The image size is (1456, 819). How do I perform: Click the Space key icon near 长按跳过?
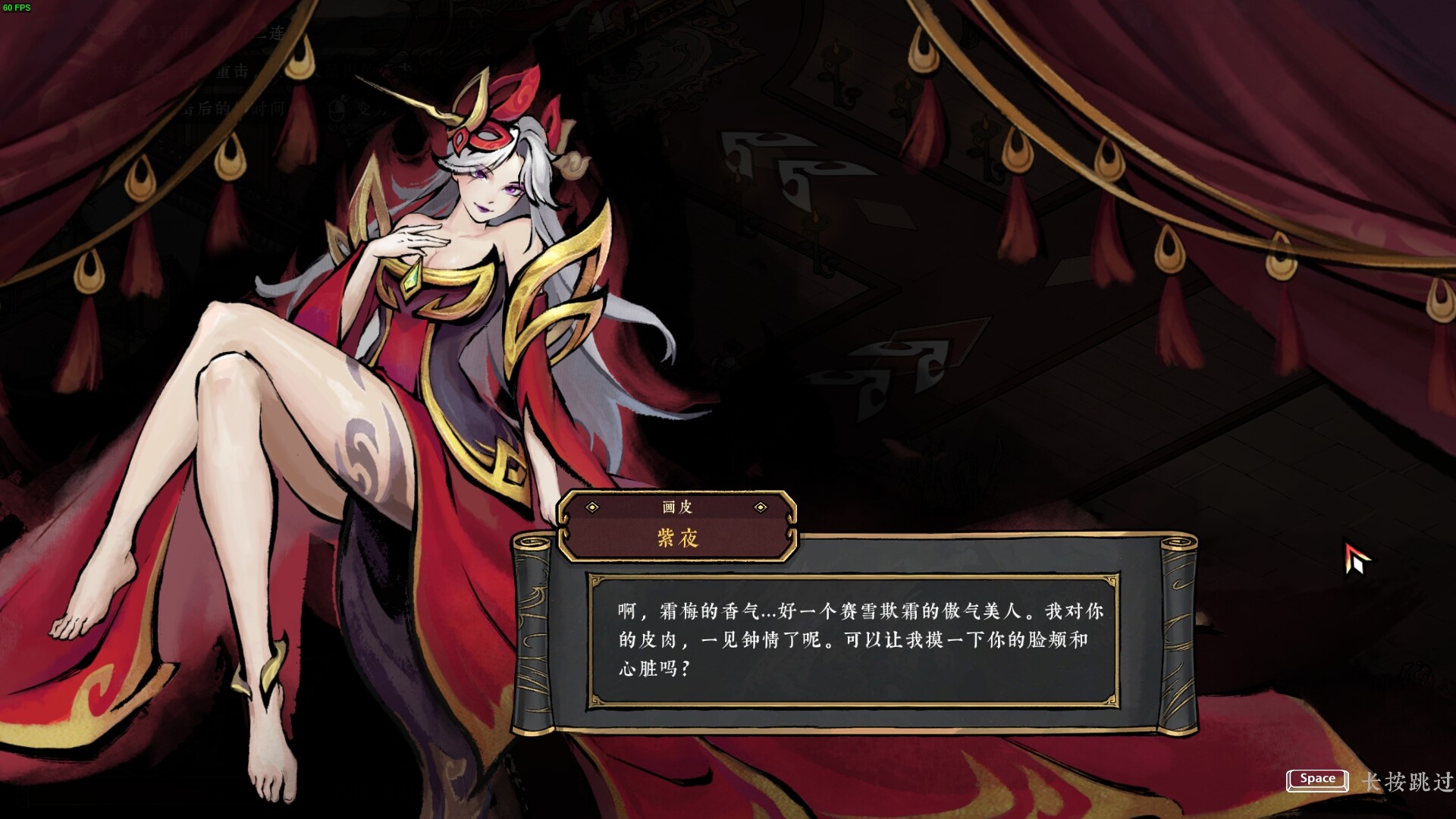tap(1317, 780)
